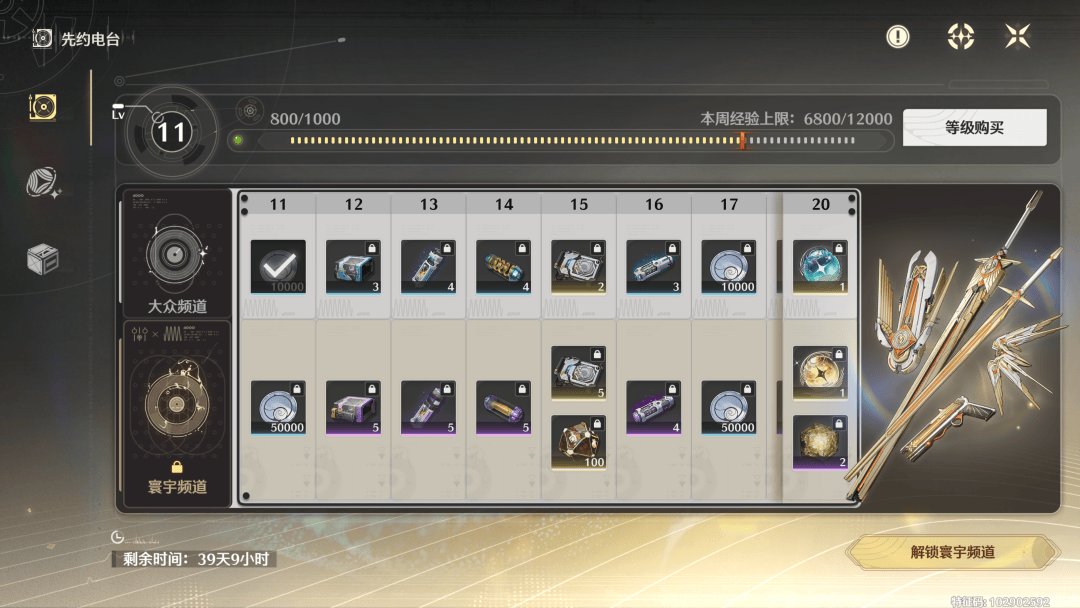This screenshot has width=1080, height=608.
Task: Select the locked 寰宇频道 channel panel
Action: (176, 410)
